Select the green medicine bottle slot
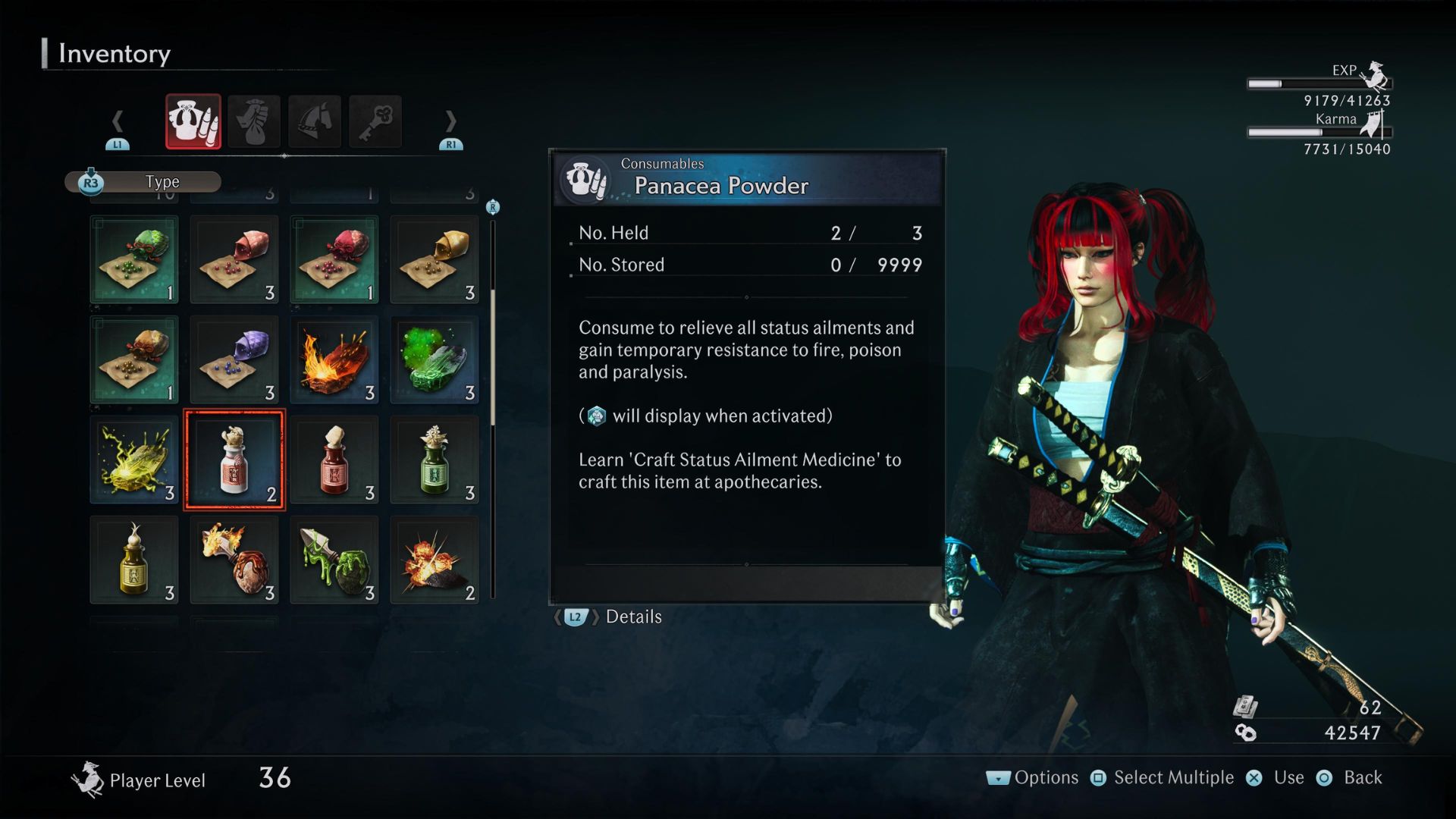This screenshot has height=819, width=1456. [x=435, y=460]
